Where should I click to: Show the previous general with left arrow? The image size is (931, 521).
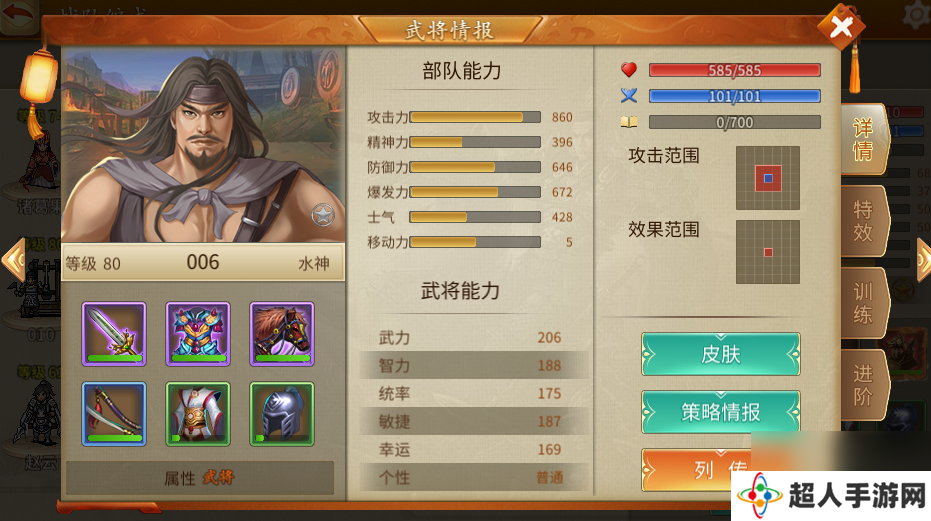pos(12,260)
